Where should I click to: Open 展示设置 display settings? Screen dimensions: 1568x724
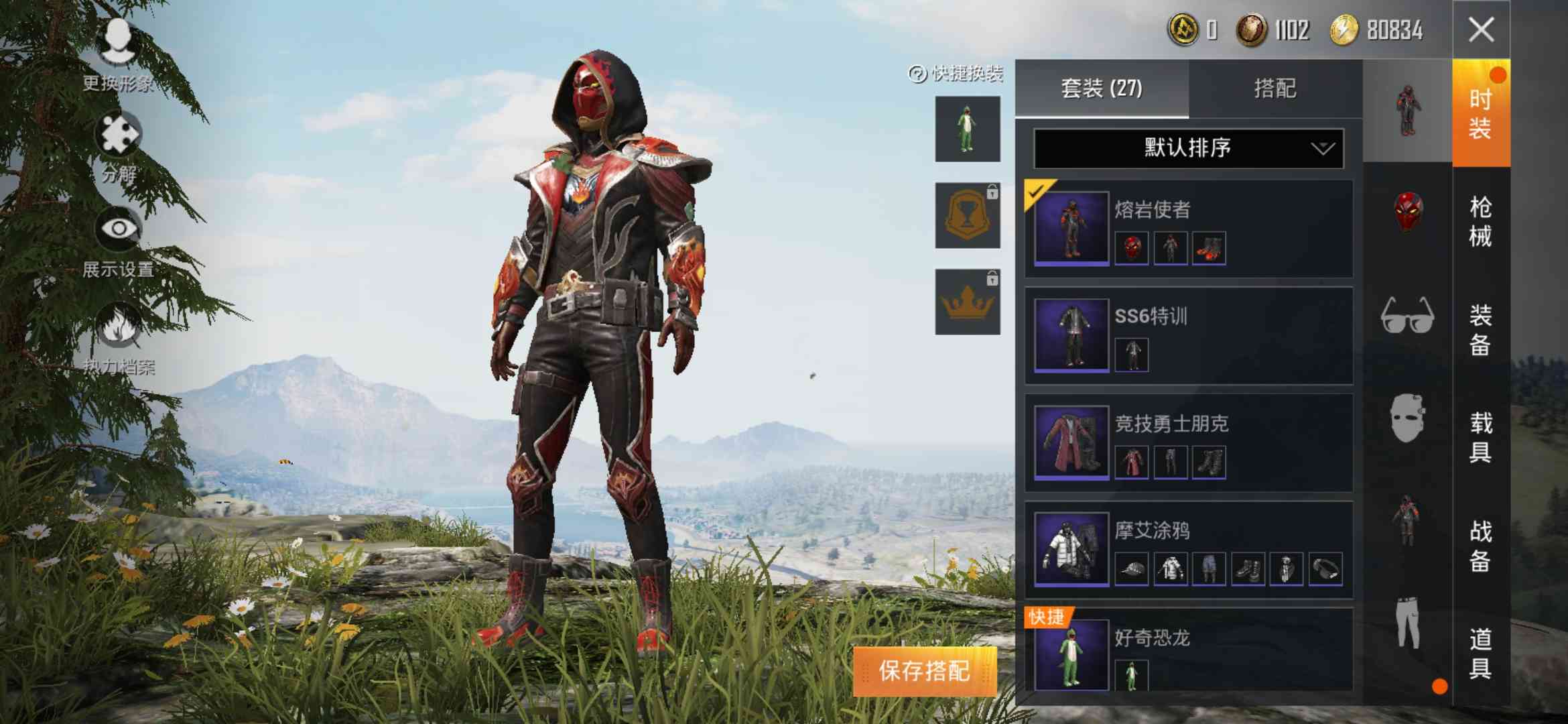pos(117,228)
